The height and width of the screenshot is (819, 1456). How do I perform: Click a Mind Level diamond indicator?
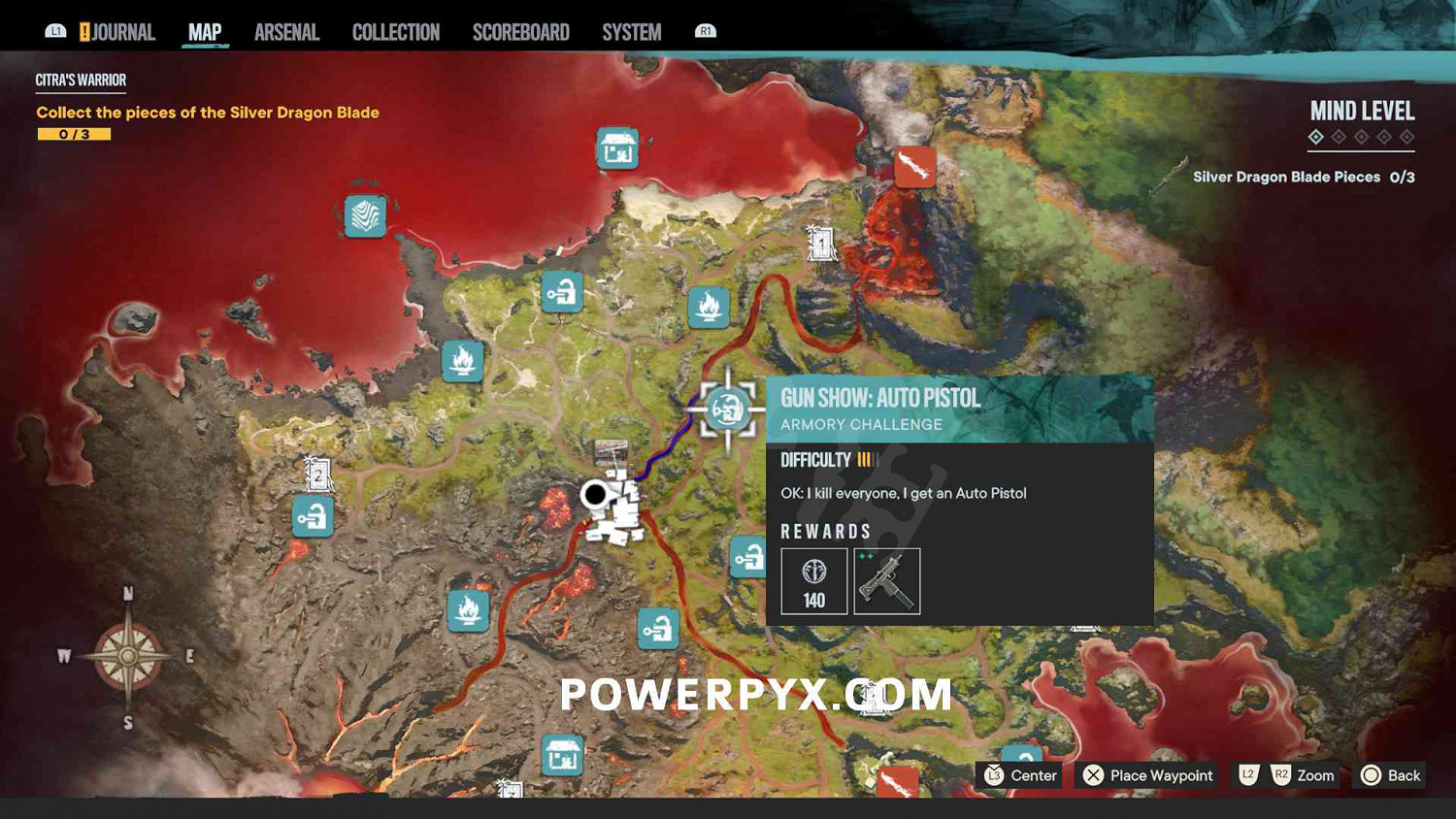(x=1317, y=137)
